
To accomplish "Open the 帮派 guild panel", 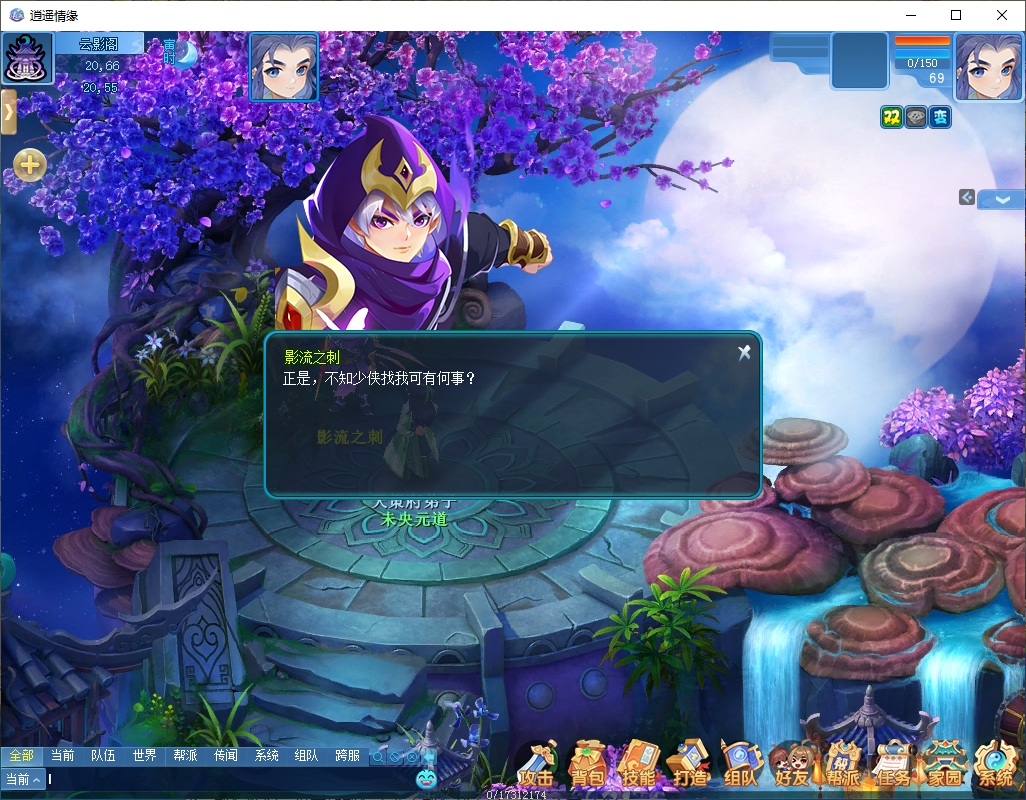I will pyautogui.click(x=843, y=767).
